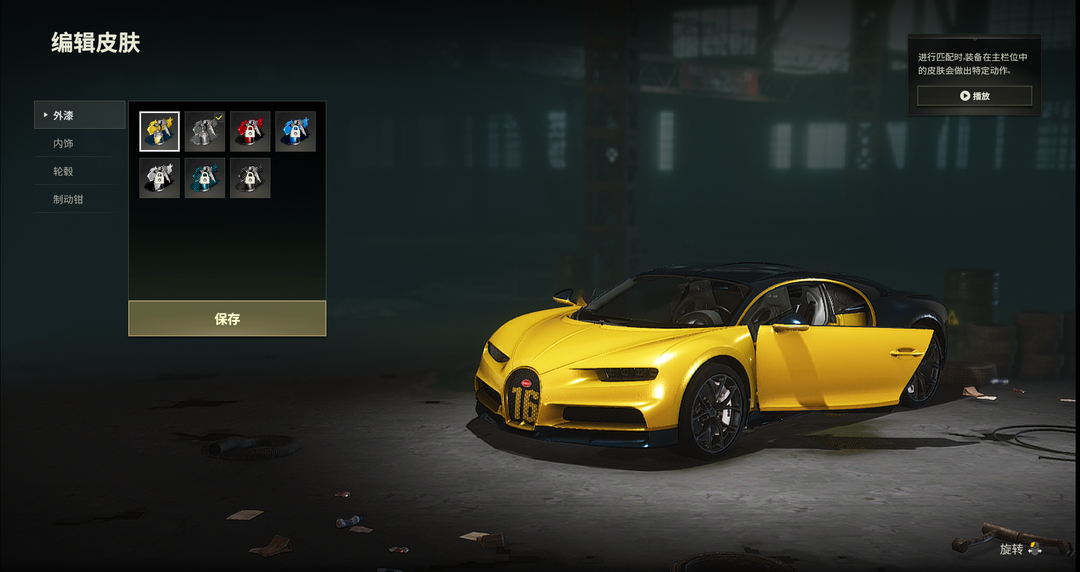The height and width of the screenshot is (572, 1080).
Task: Pick the grey paint with the checkmark
Action: (x=205, y=132)
